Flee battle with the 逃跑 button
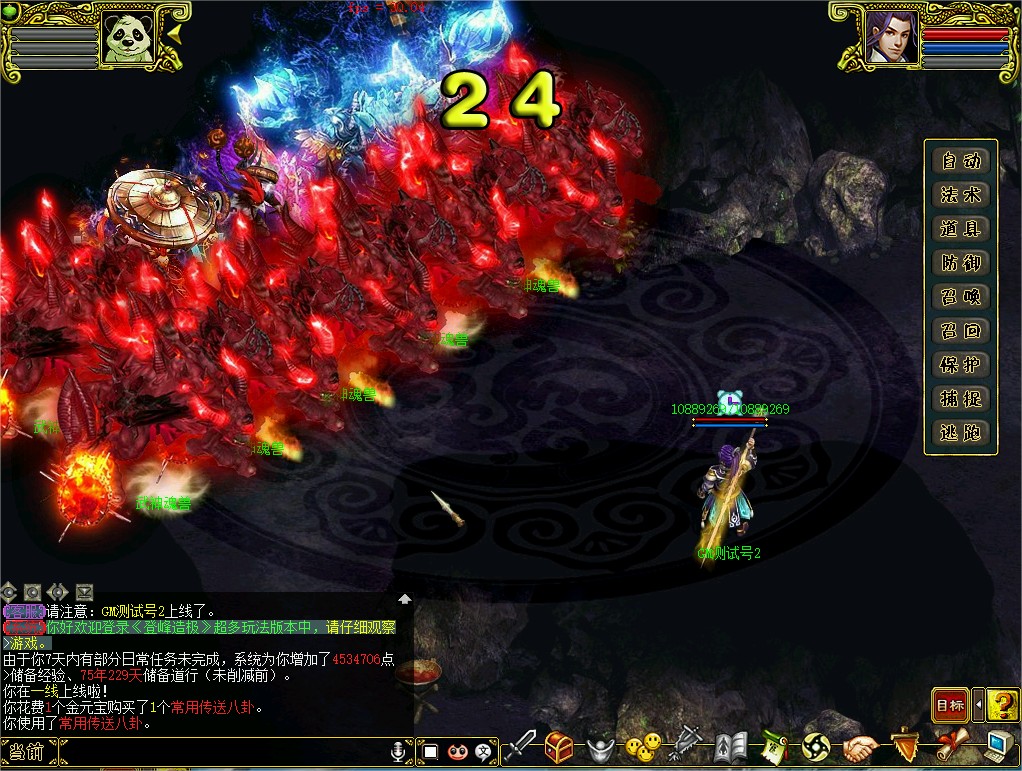The width and height of the screenshot is (1022, 771). click(960, 433)
